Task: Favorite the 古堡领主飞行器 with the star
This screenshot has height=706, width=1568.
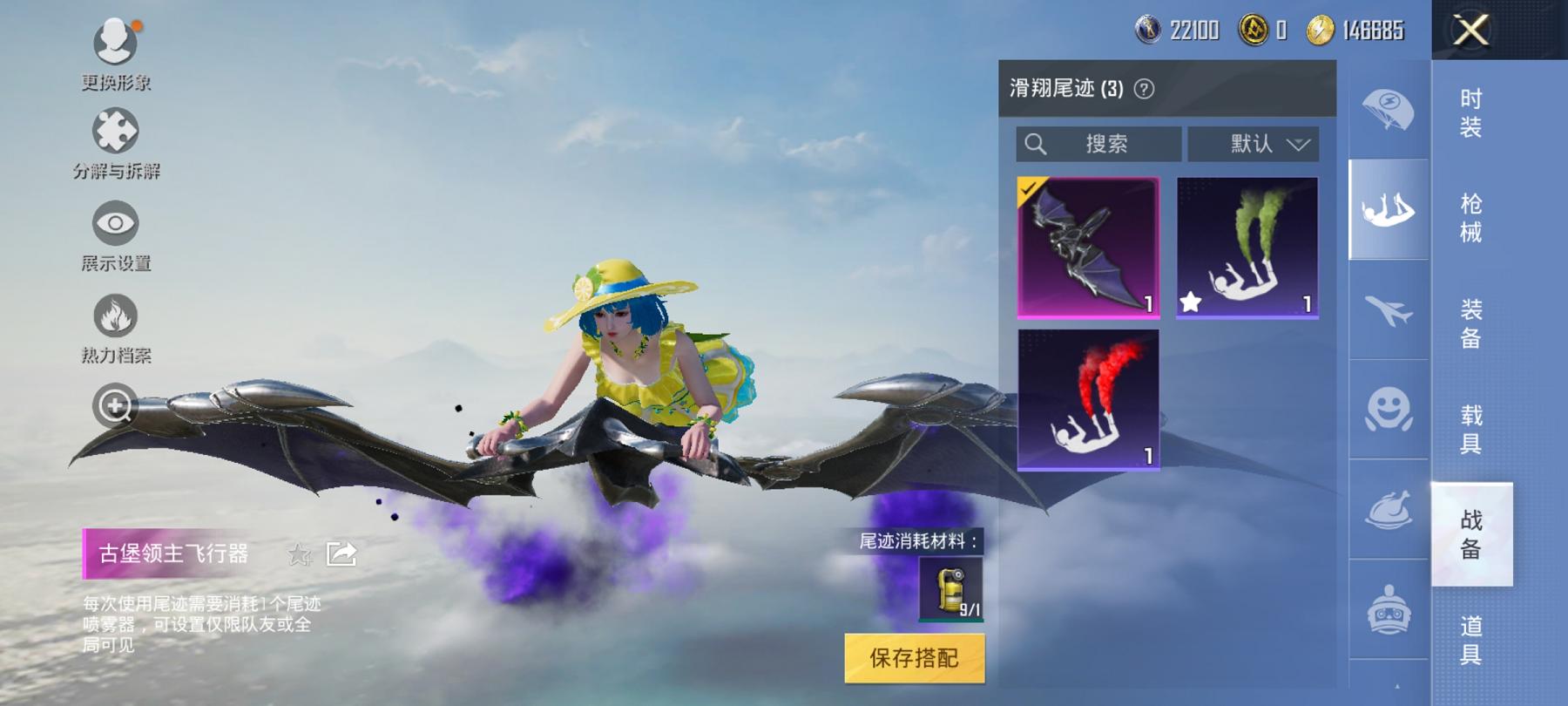Action: [300, 554]
